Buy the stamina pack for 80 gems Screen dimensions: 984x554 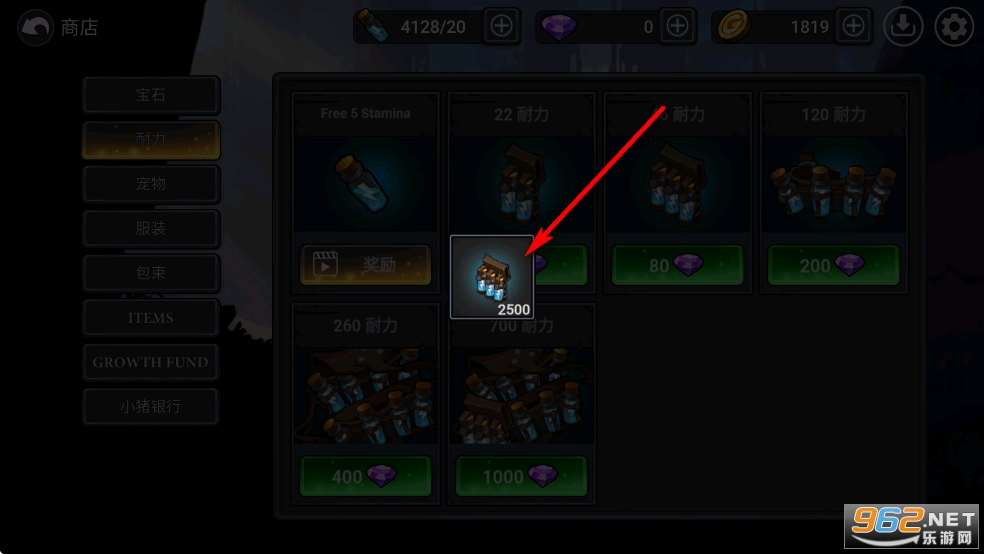point(677,265)
